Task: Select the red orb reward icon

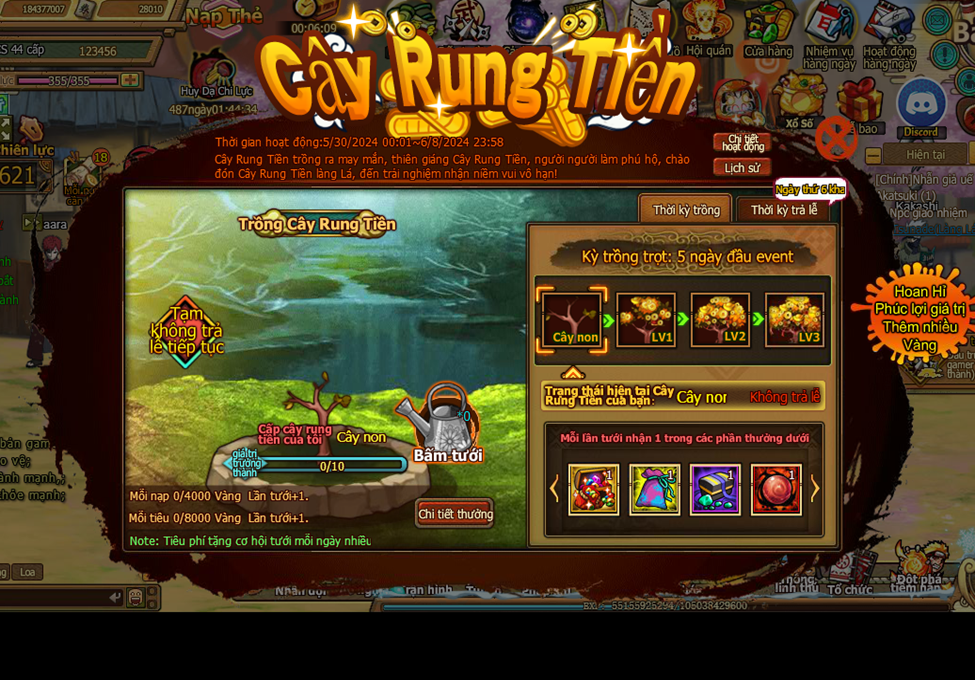Action: [776, 490]
